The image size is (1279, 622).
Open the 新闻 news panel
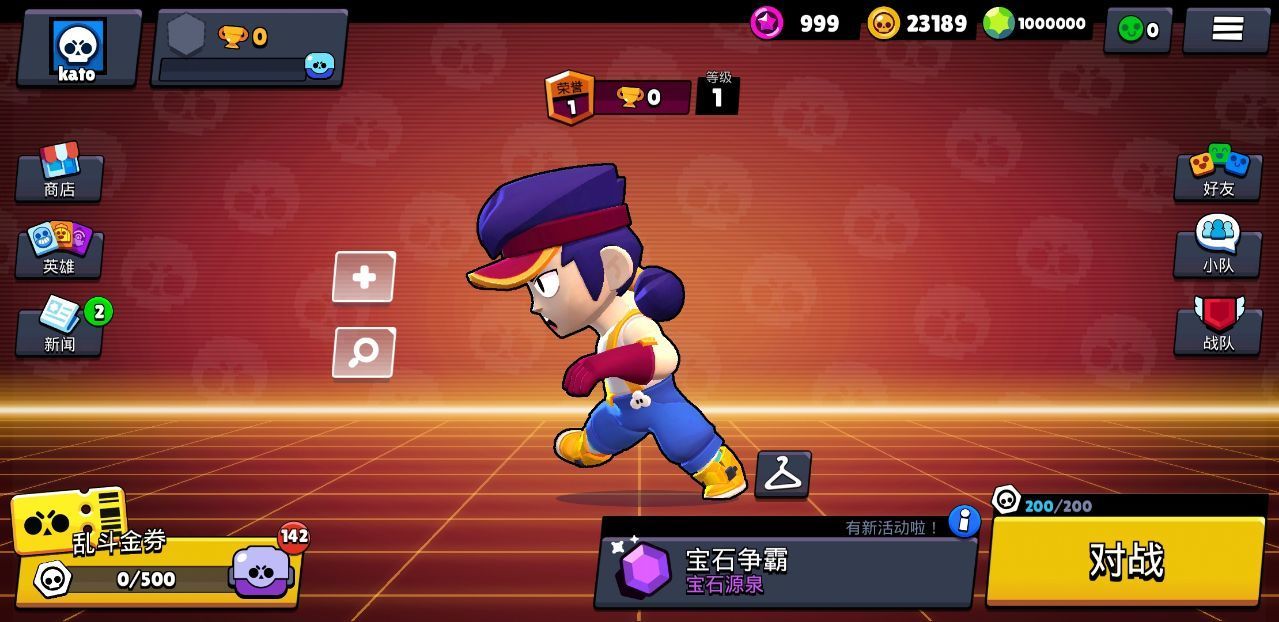click(60, 328)
